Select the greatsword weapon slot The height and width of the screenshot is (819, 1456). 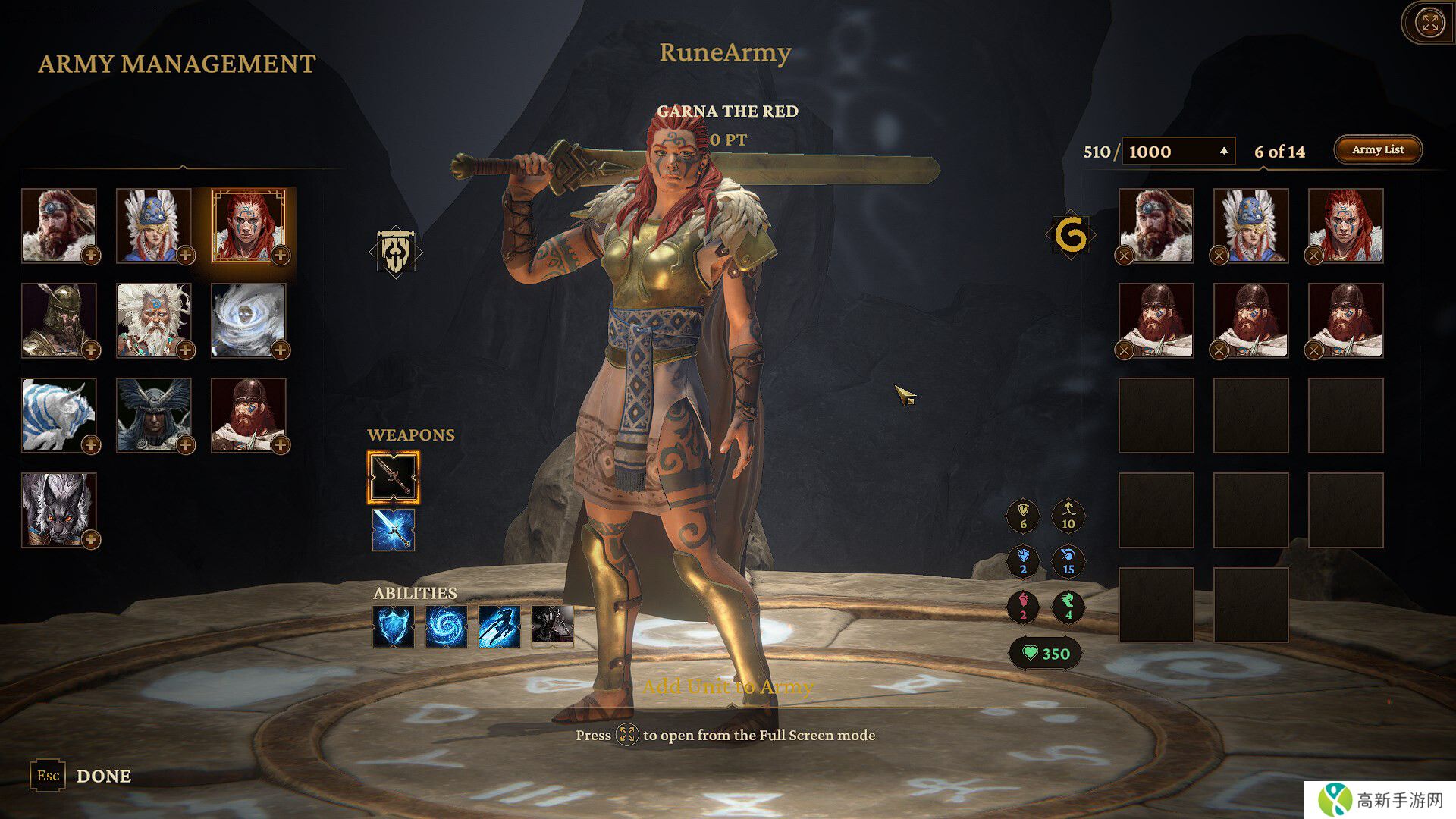394,477
